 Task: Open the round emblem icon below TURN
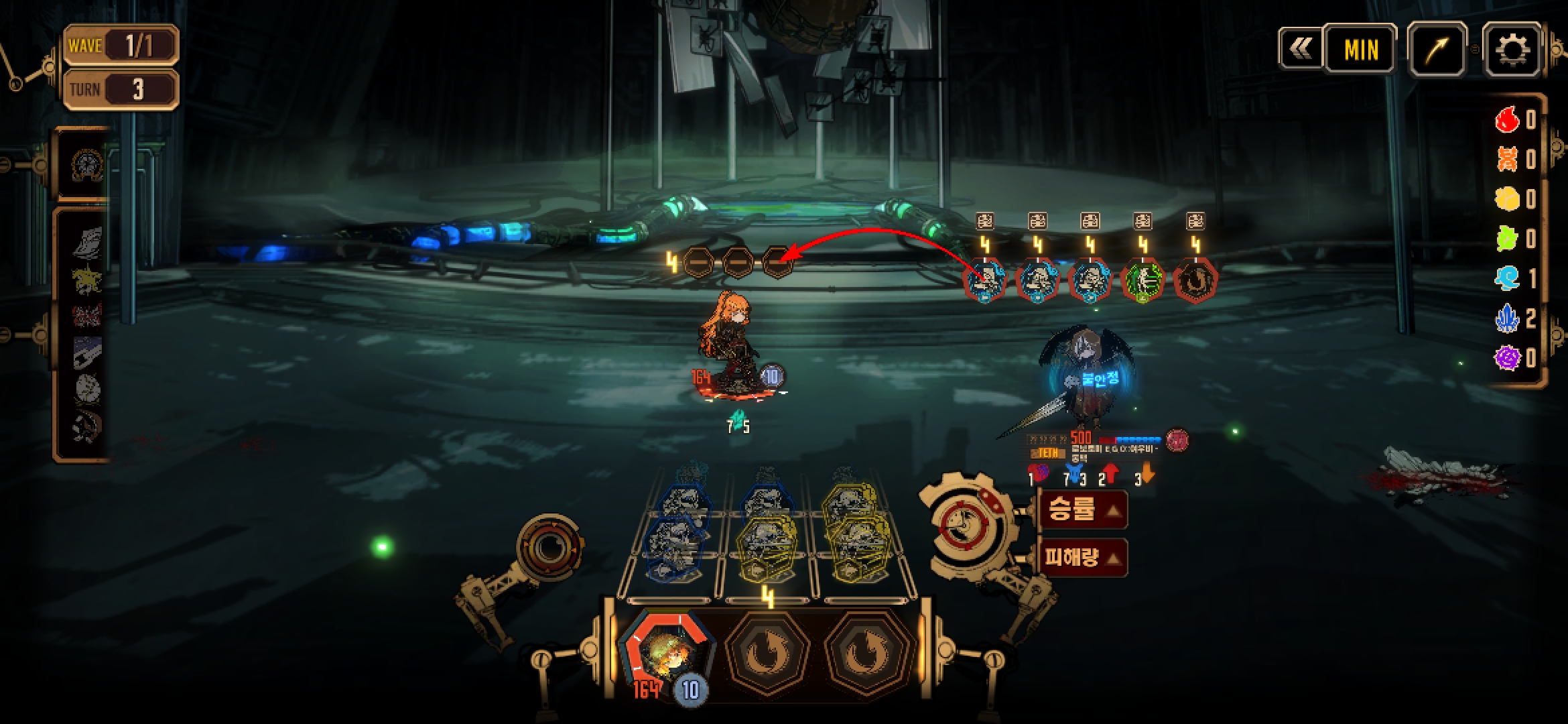coord(87,164)
